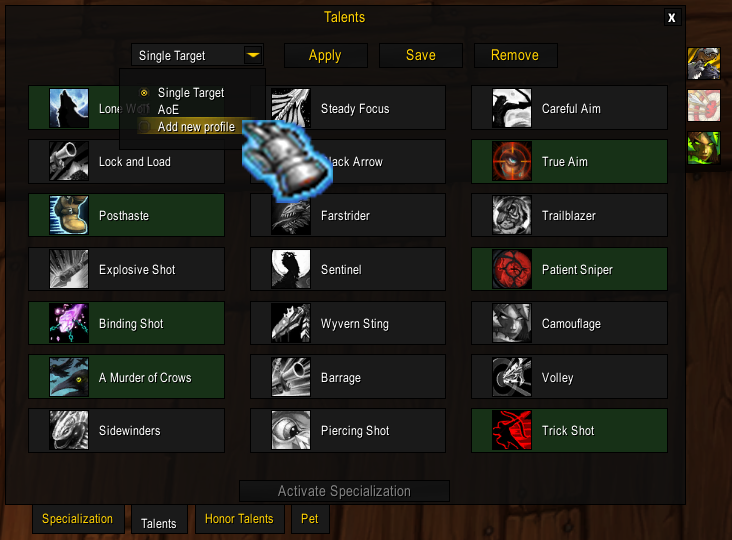
Task: Select the Wyvern Sting talent
Action: pos(347,324)
